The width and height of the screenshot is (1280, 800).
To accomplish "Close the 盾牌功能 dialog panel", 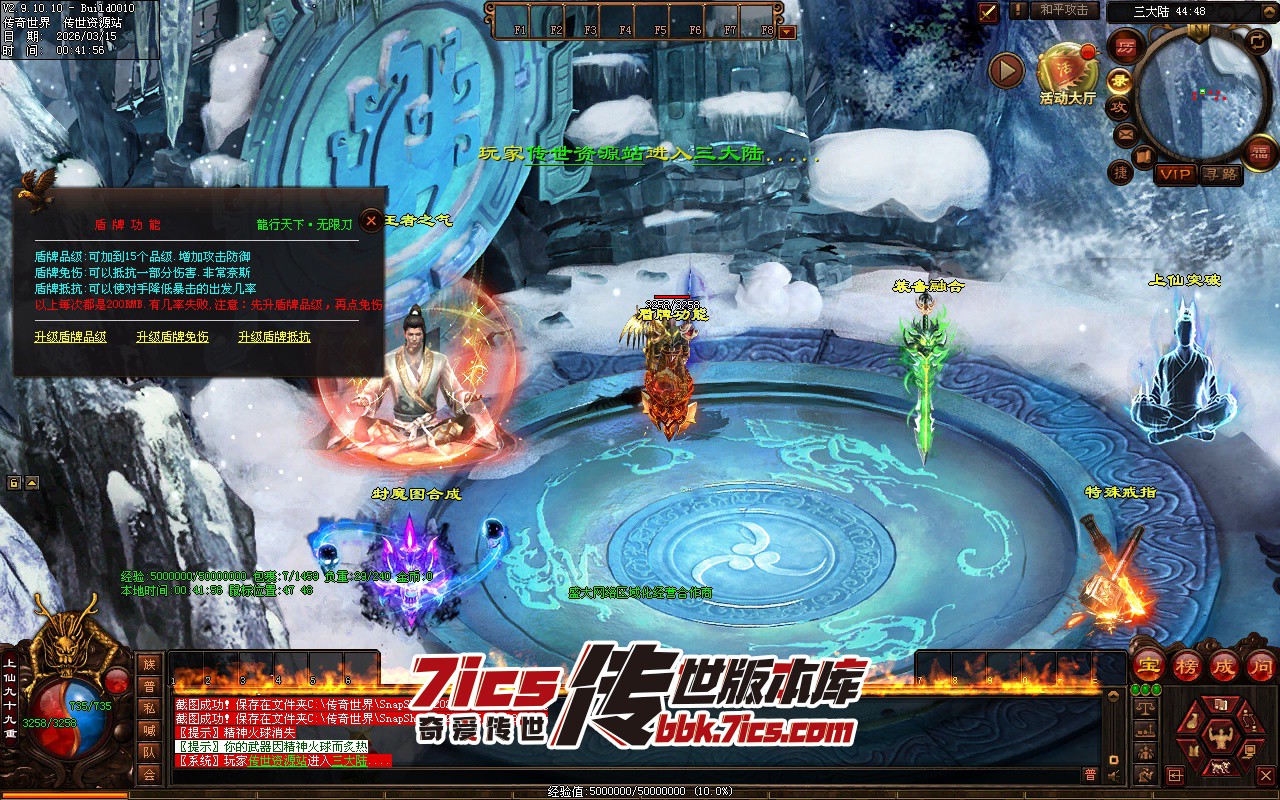I will (372, 220).
